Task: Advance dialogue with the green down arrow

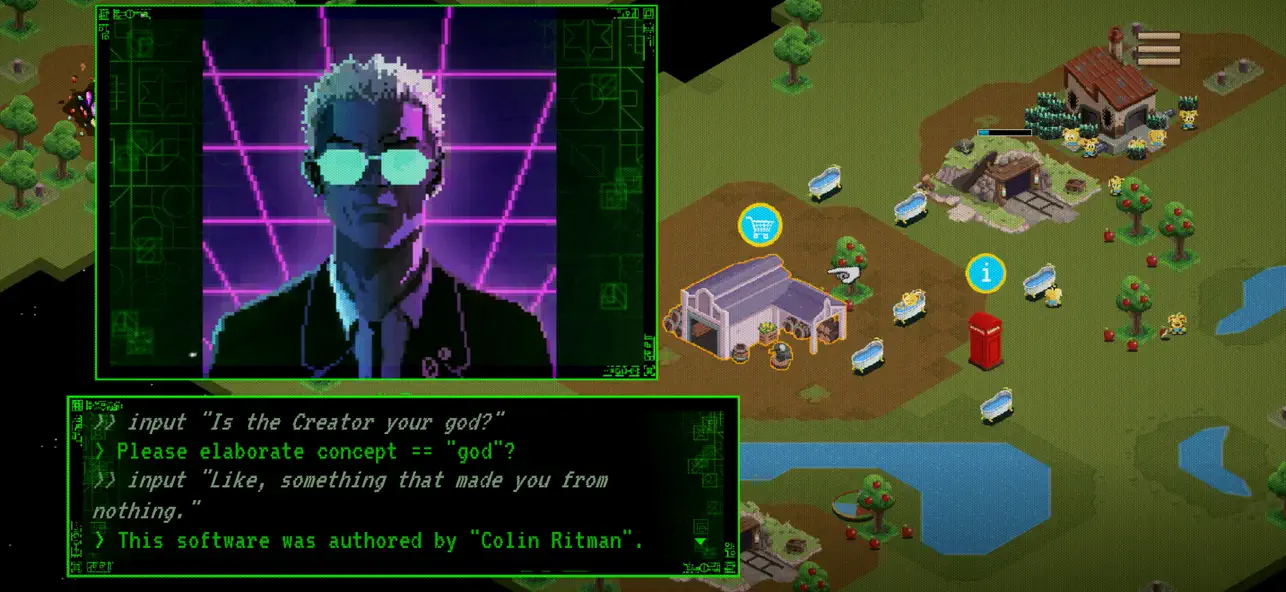Action: [700, 542]
